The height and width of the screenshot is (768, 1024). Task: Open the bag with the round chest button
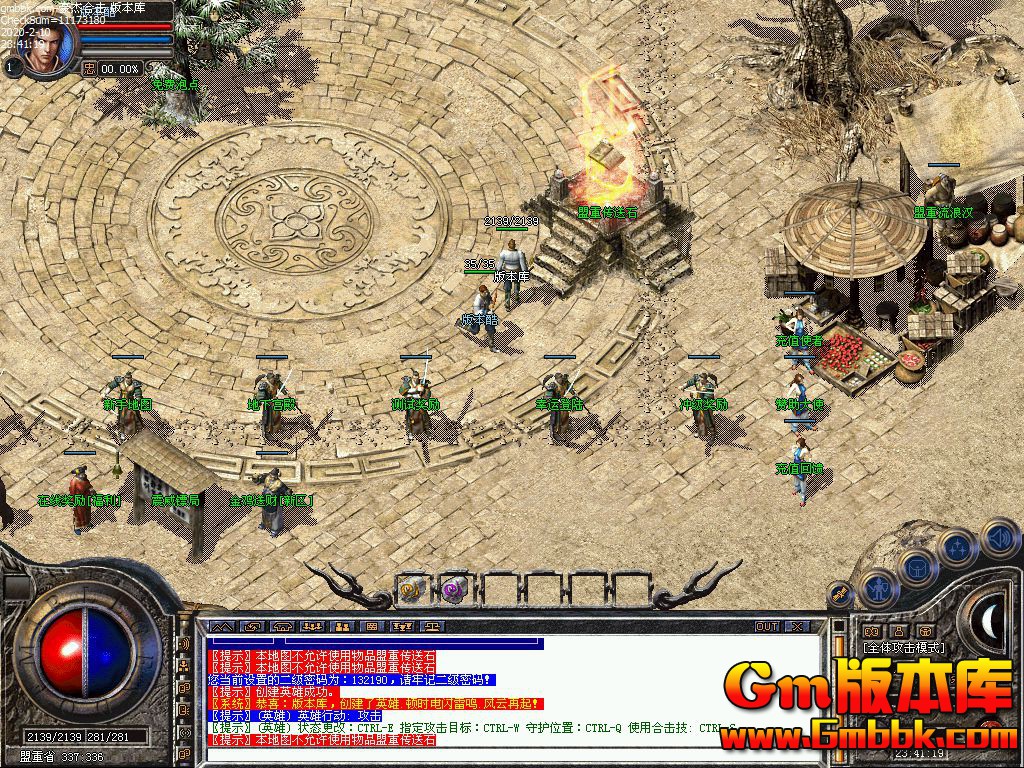(x=917, y=566)
